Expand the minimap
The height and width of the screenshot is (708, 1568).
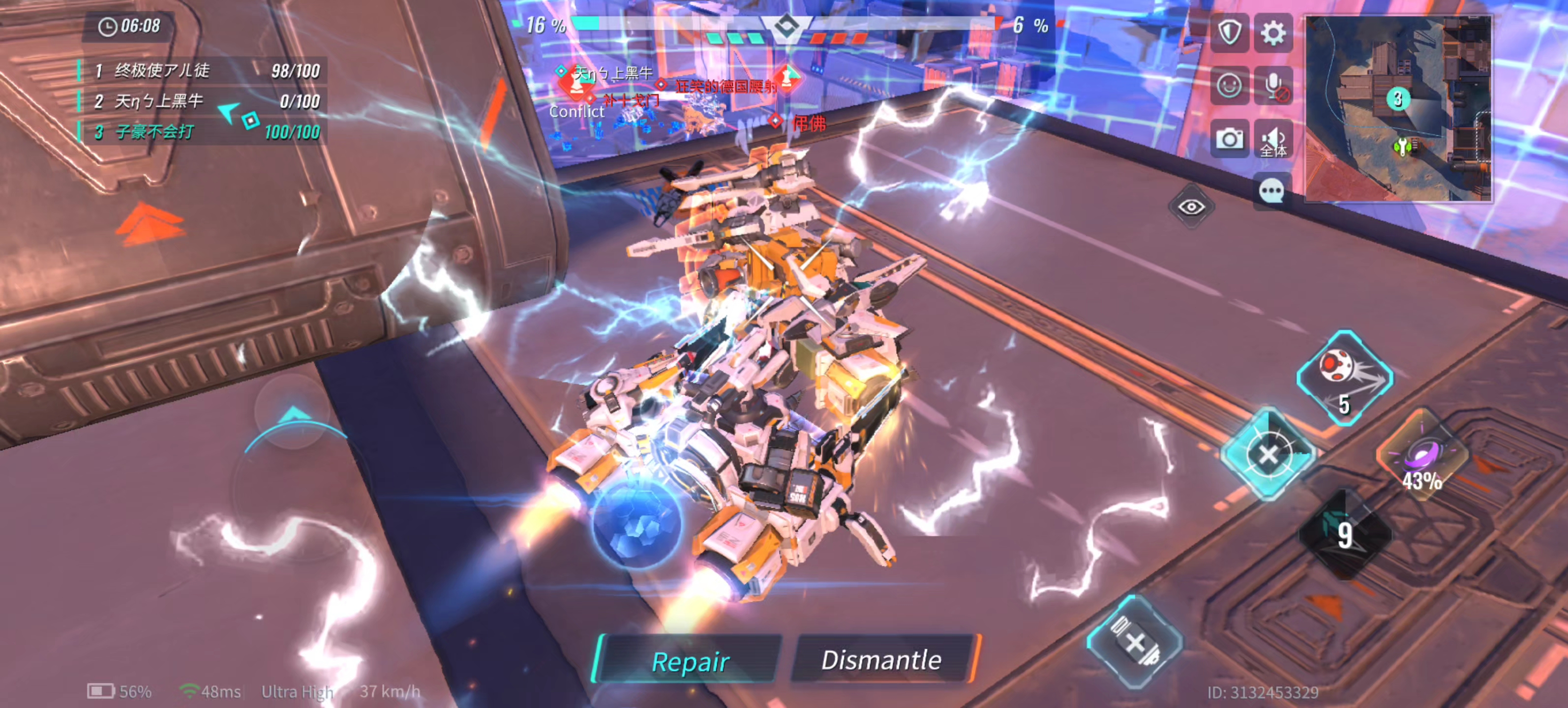[x=1399, y=108]
